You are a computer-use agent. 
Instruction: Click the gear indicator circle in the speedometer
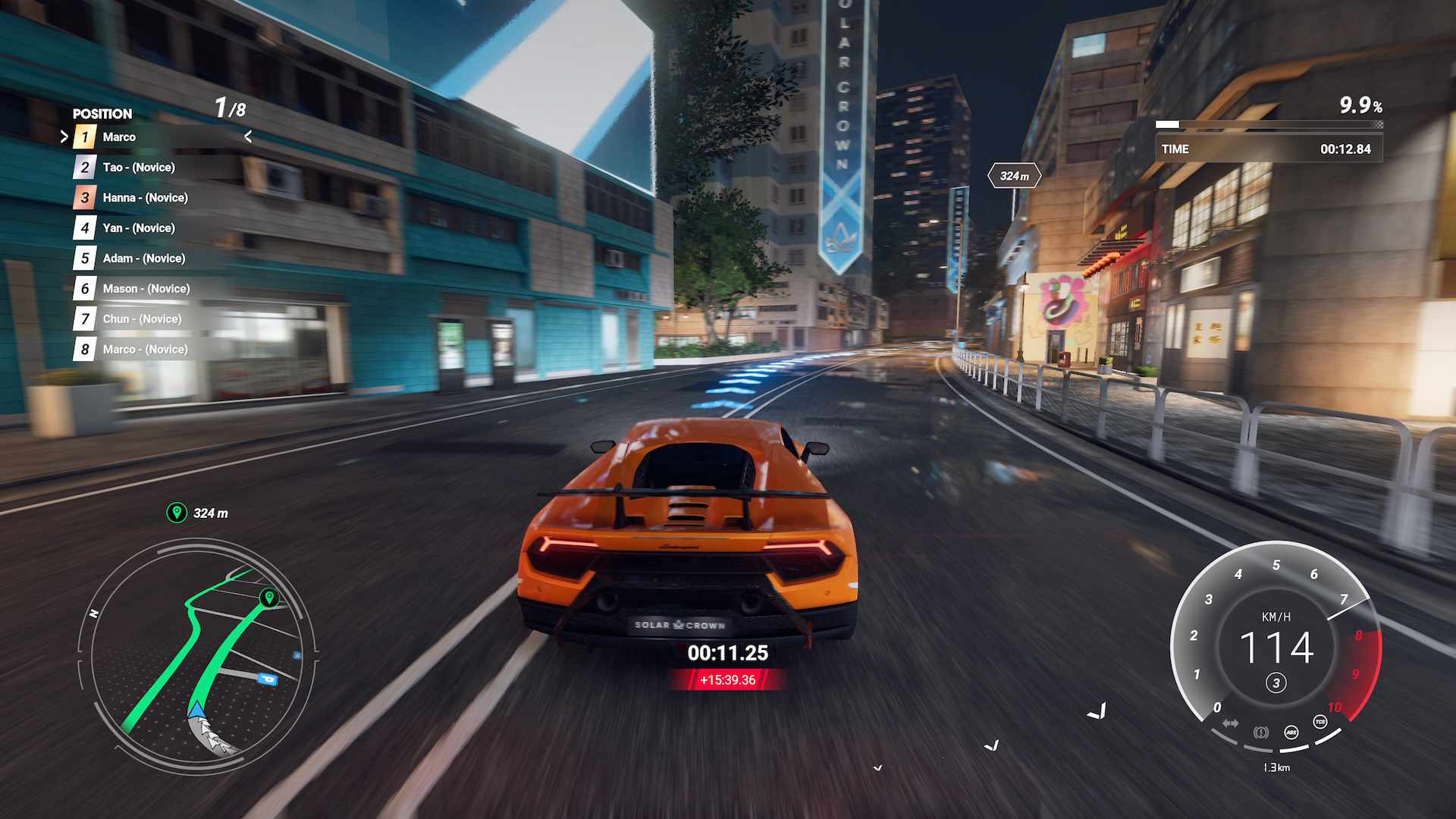[1276, 683]
